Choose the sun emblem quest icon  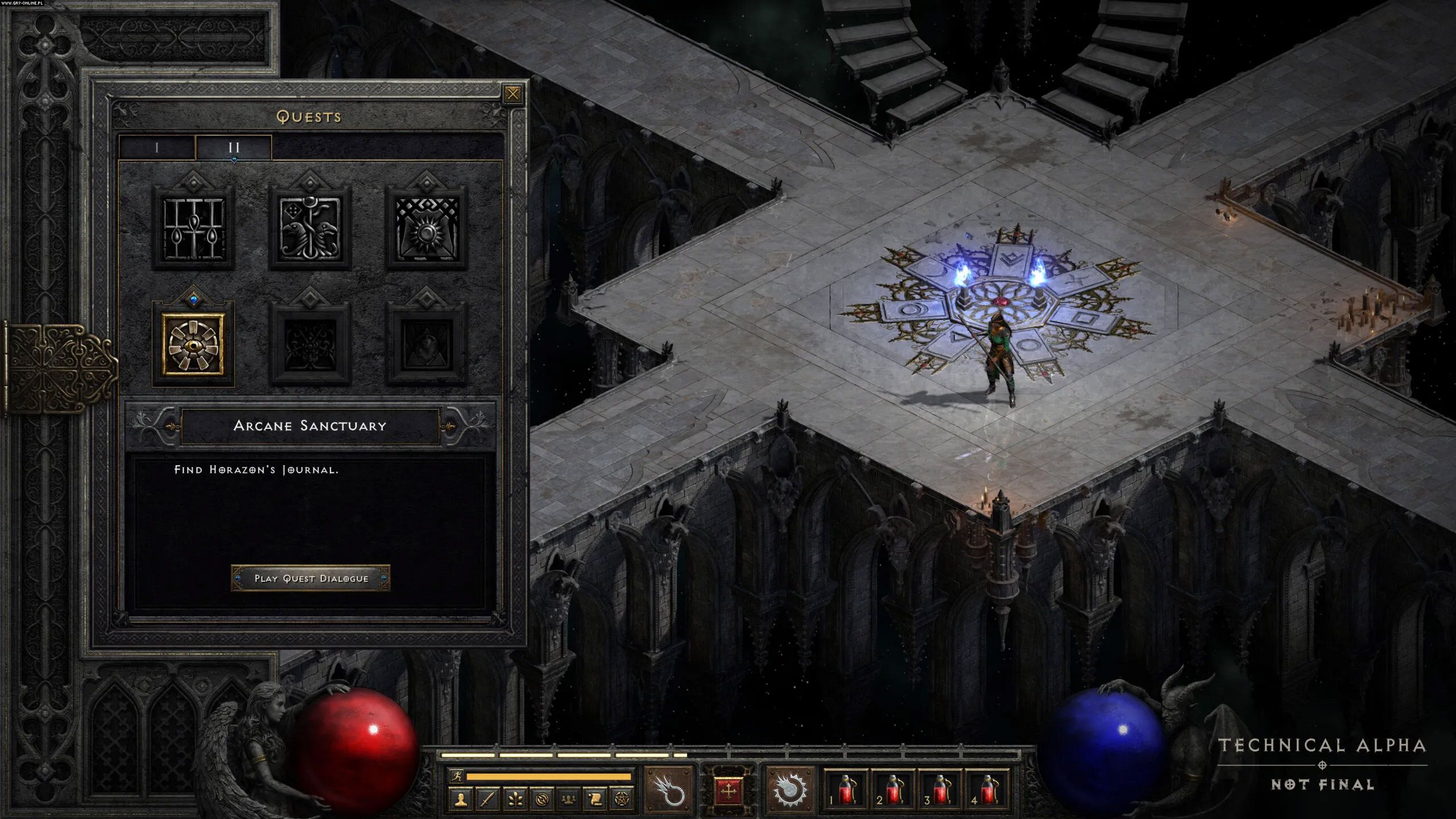coord(427,227)
